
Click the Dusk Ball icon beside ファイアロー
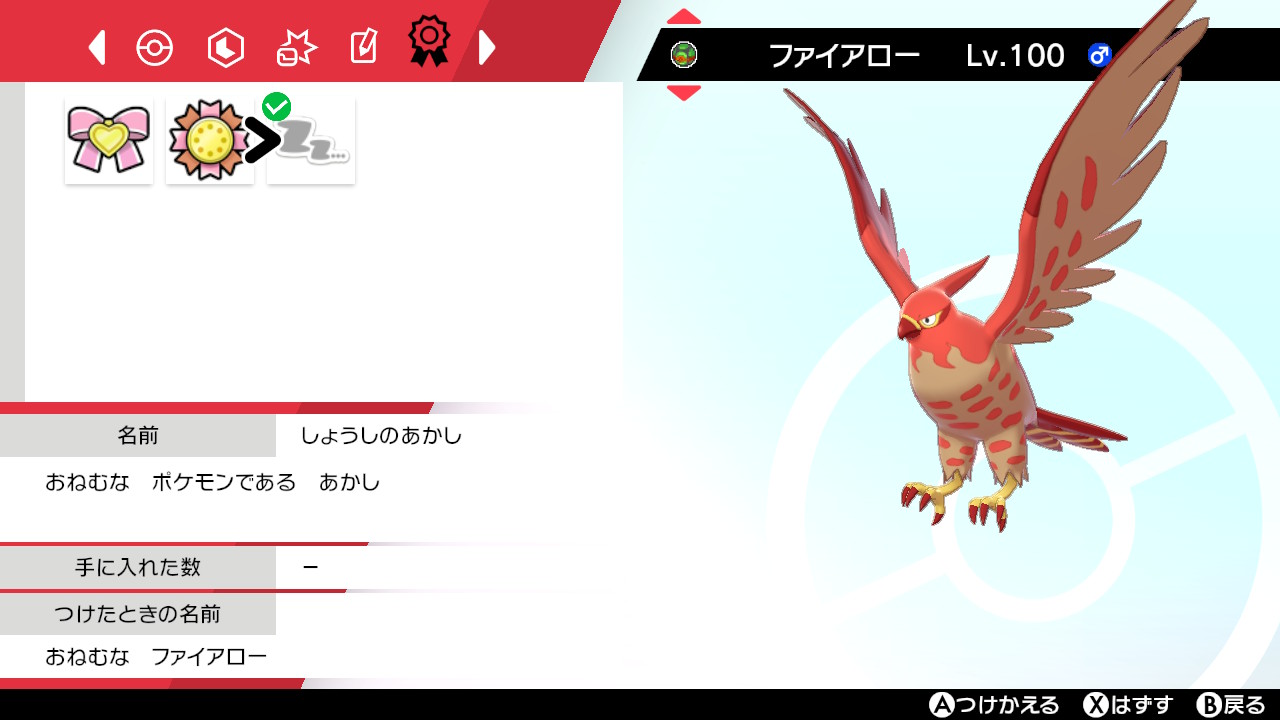pyautogui.click(x=684, y=55)
